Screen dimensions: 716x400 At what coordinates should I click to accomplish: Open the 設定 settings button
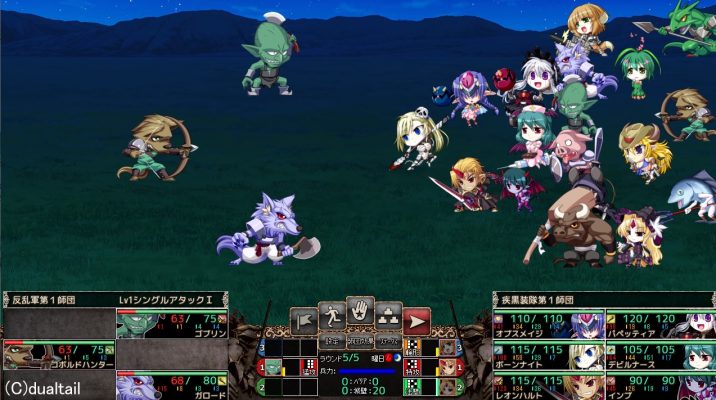(332, 341)
